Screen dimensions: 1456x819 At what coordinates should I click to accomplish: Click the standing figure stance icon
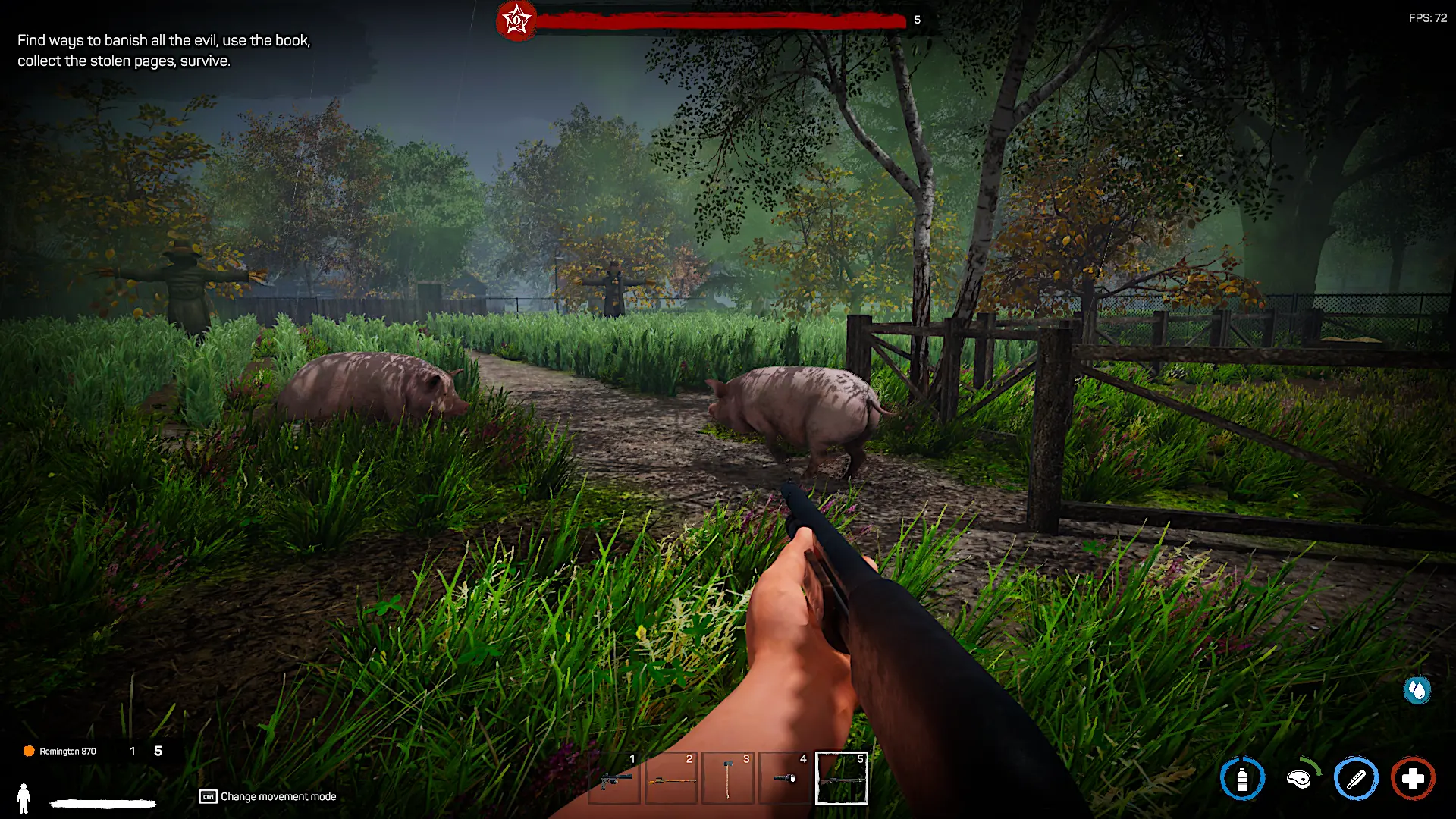coord(24,798)
